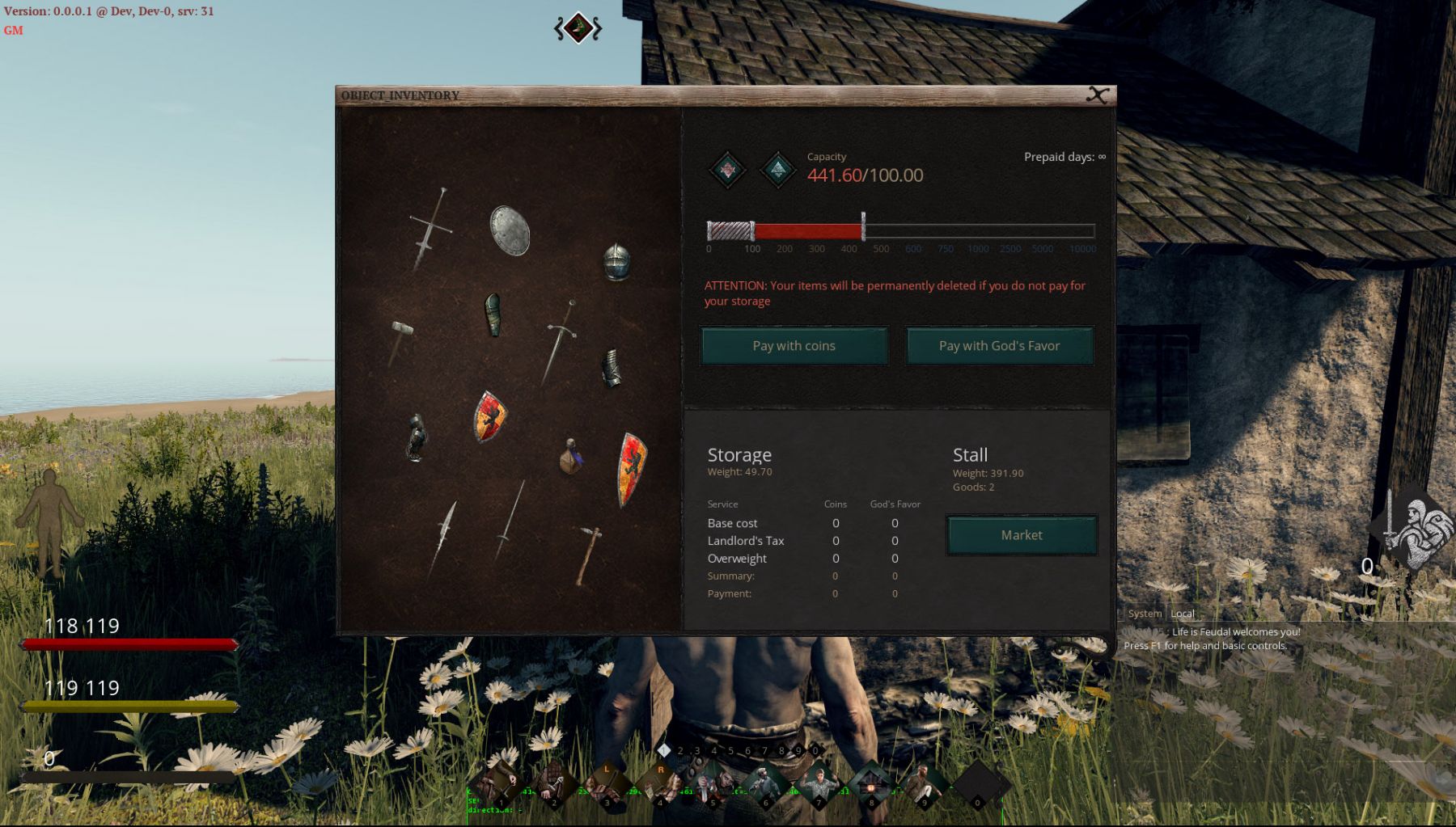Open the stall Market
The width and height of the screenshot is (1456, 827).
pyautogui.click(x=1022, y=535)
